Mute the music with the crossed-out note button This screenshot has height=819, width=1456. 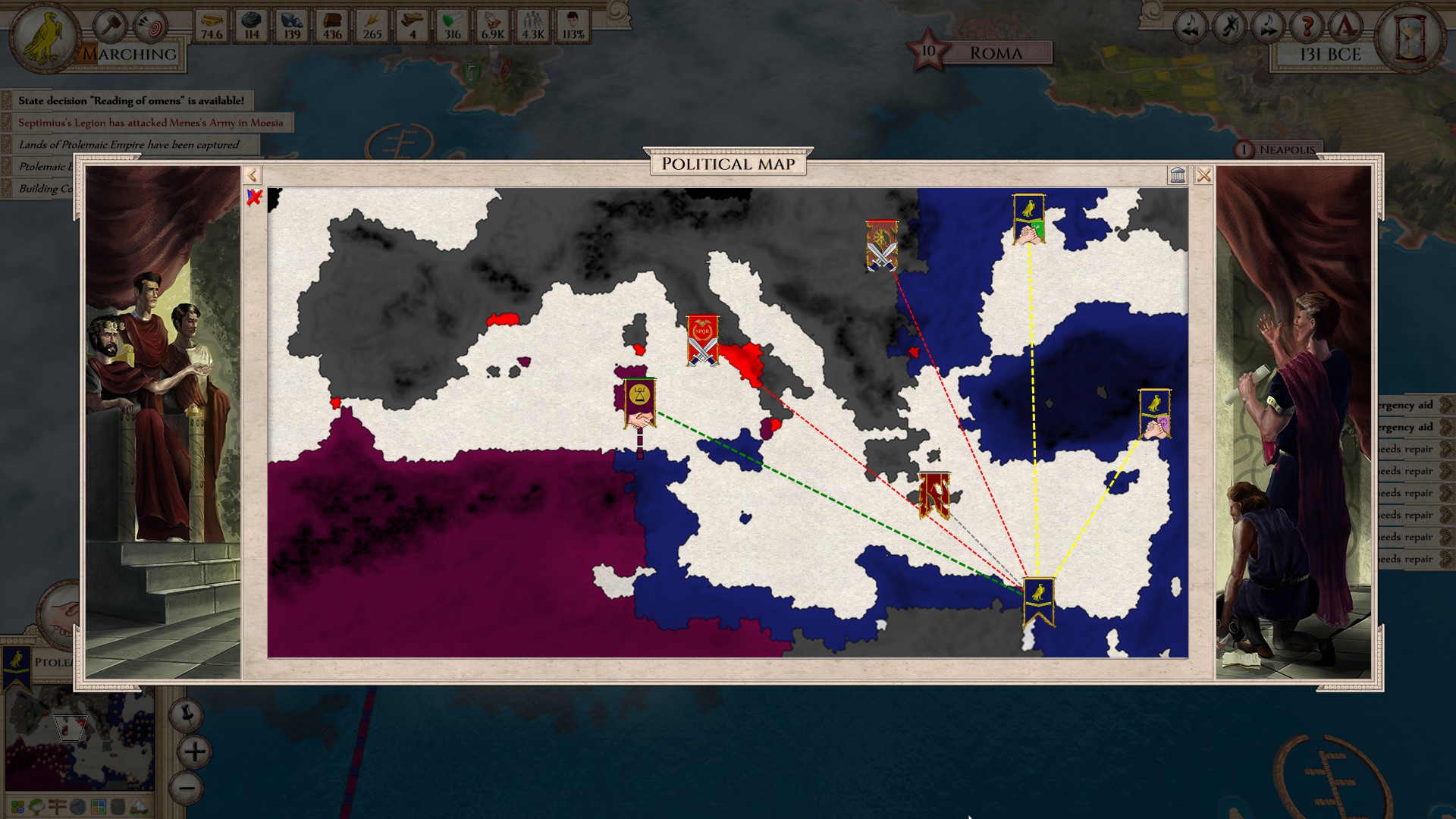1228,27
